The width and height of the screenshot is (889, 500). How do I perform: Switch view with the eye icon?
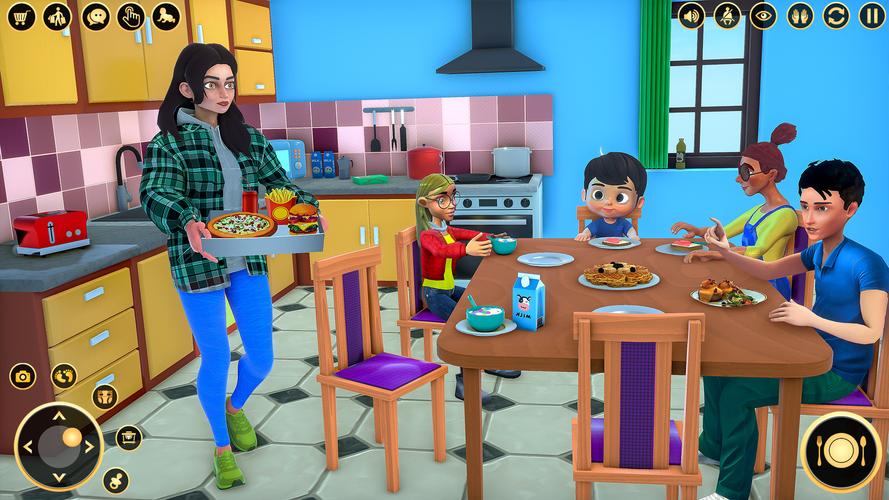(763, 16)
